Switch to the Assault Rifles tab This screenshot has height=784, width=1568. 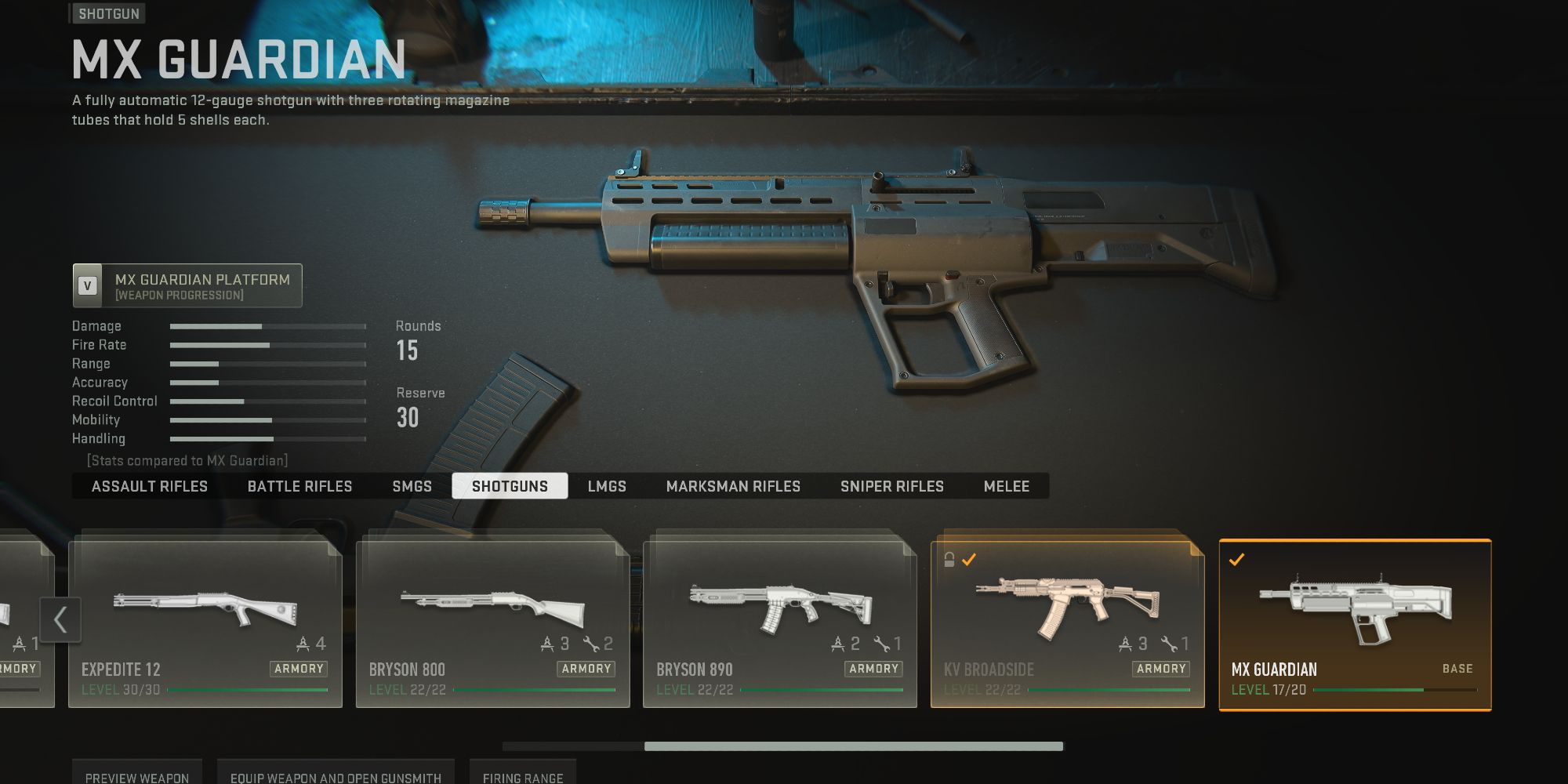point(149,486)
